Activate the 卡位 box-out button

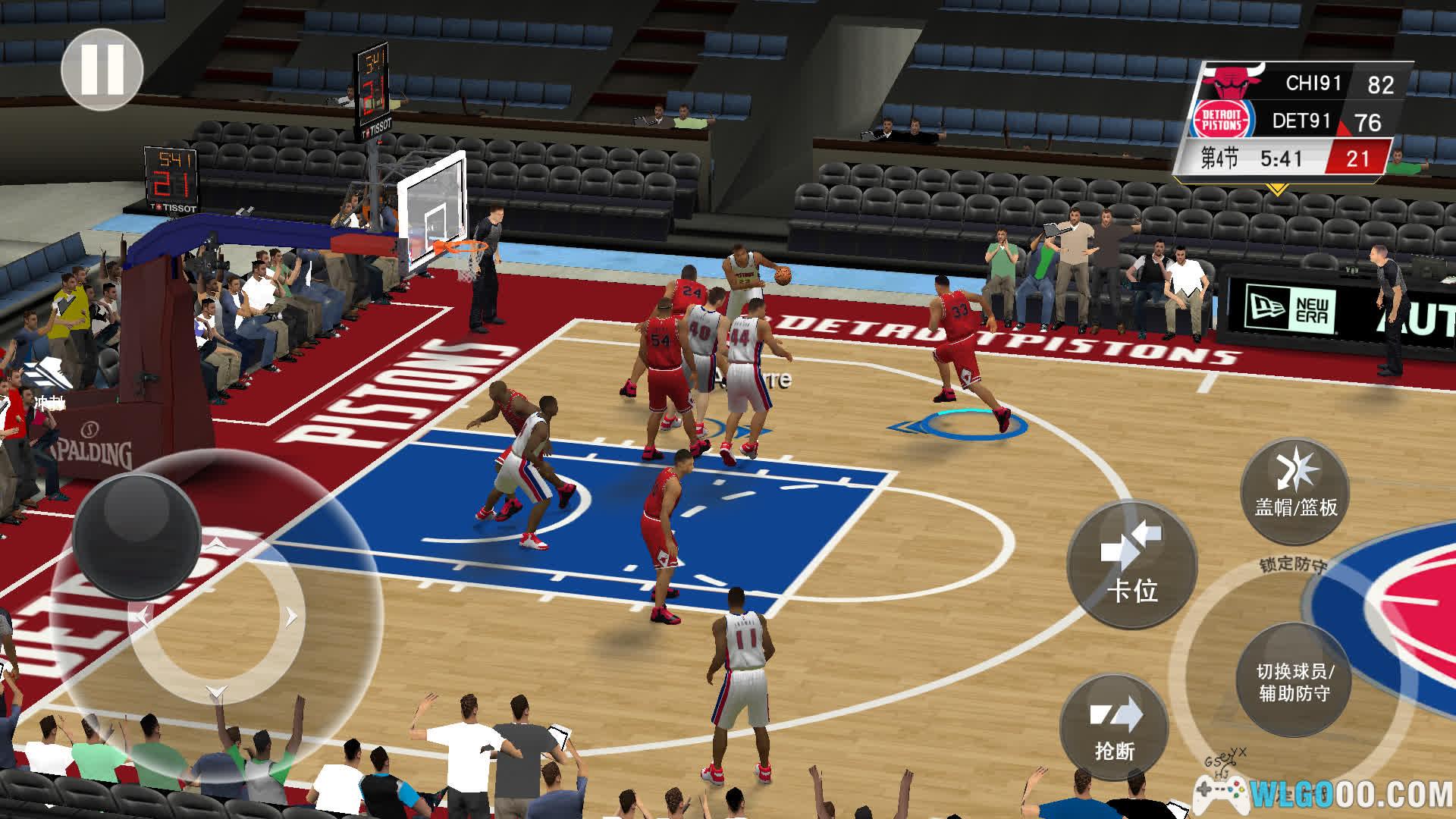pos(1131,565)
